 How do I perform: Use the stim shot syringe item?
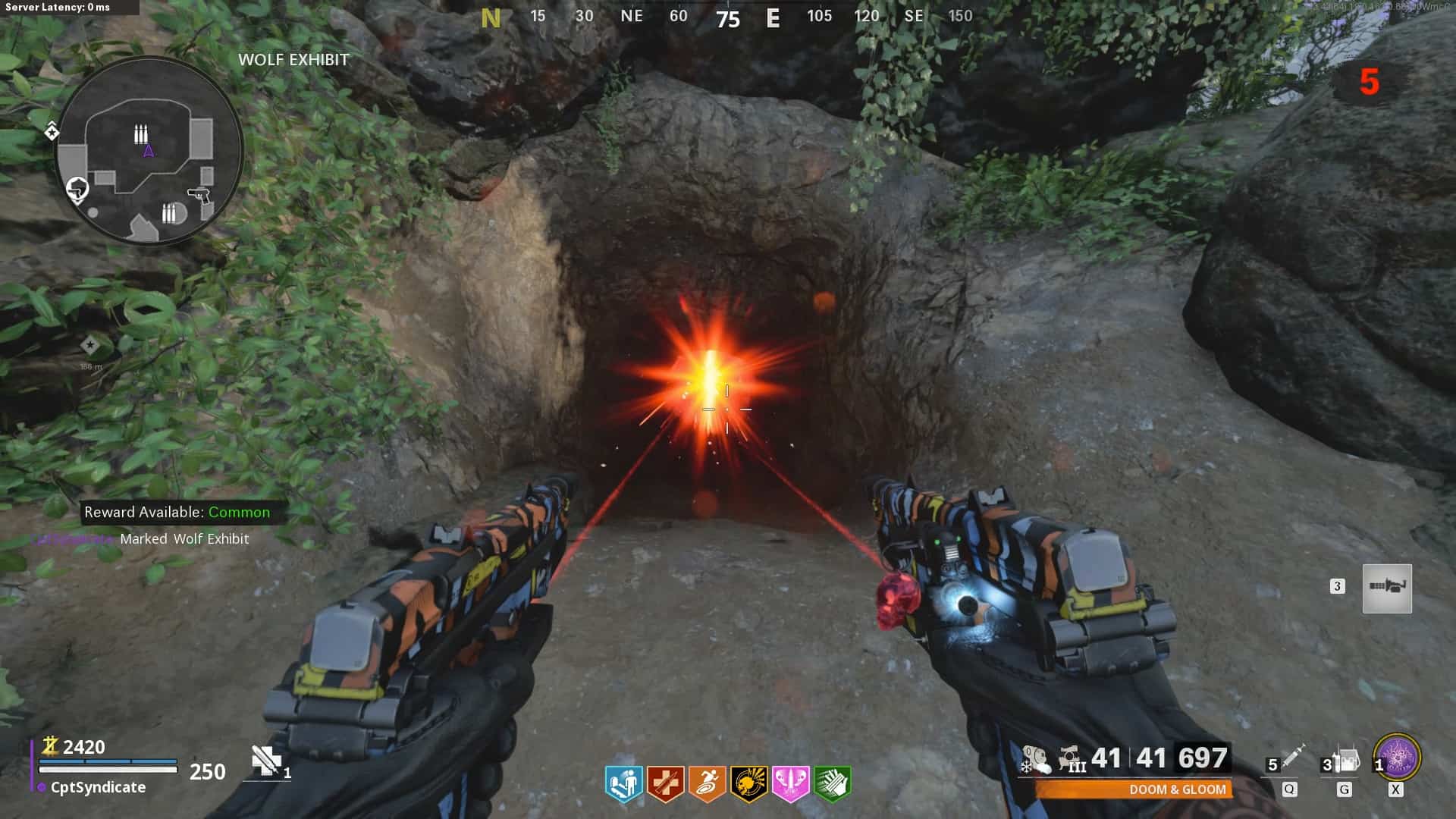coord(1292,757)
